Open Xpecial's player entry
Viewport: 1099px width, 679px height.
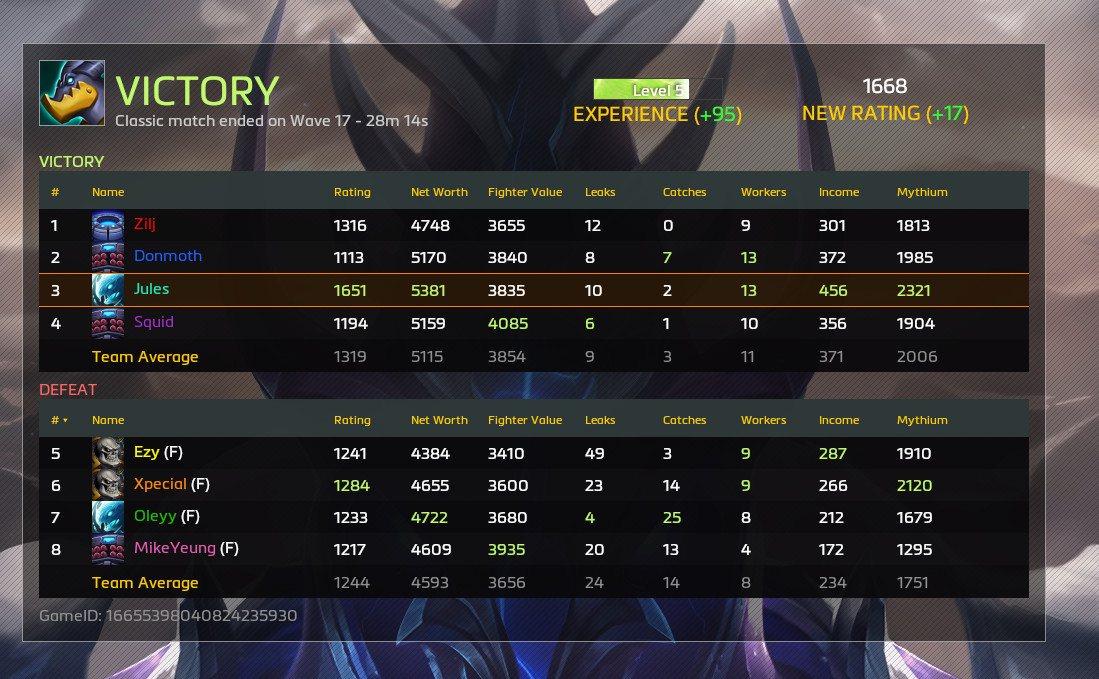coord(160,484)
